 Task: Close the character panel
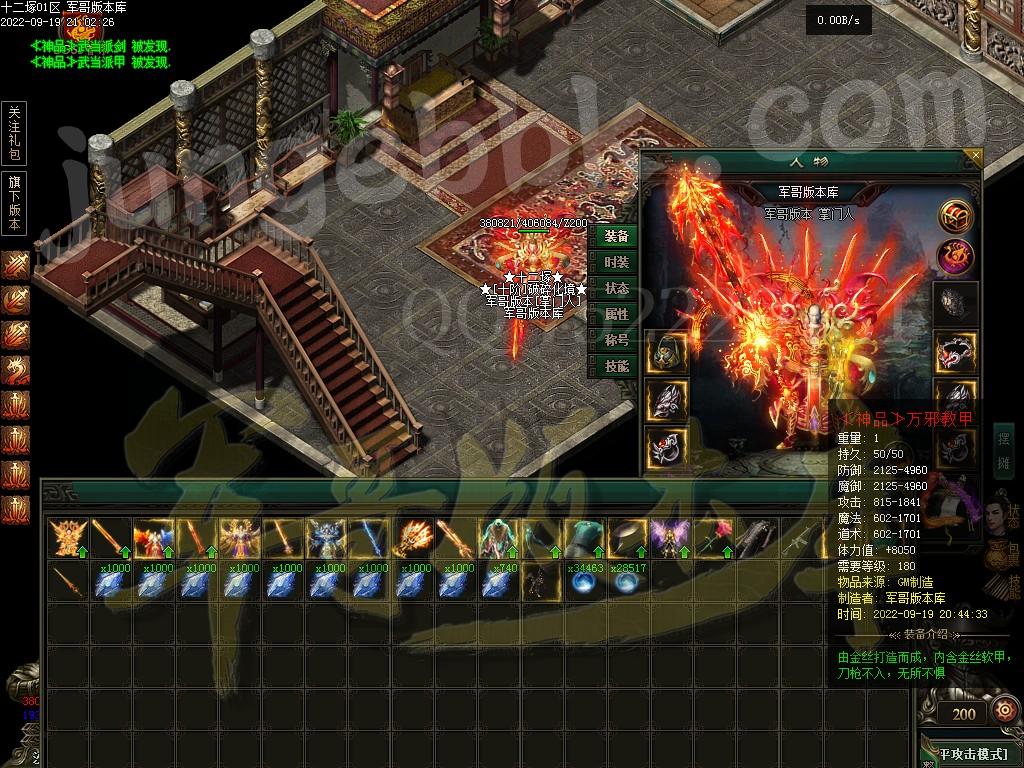[976, 156]
